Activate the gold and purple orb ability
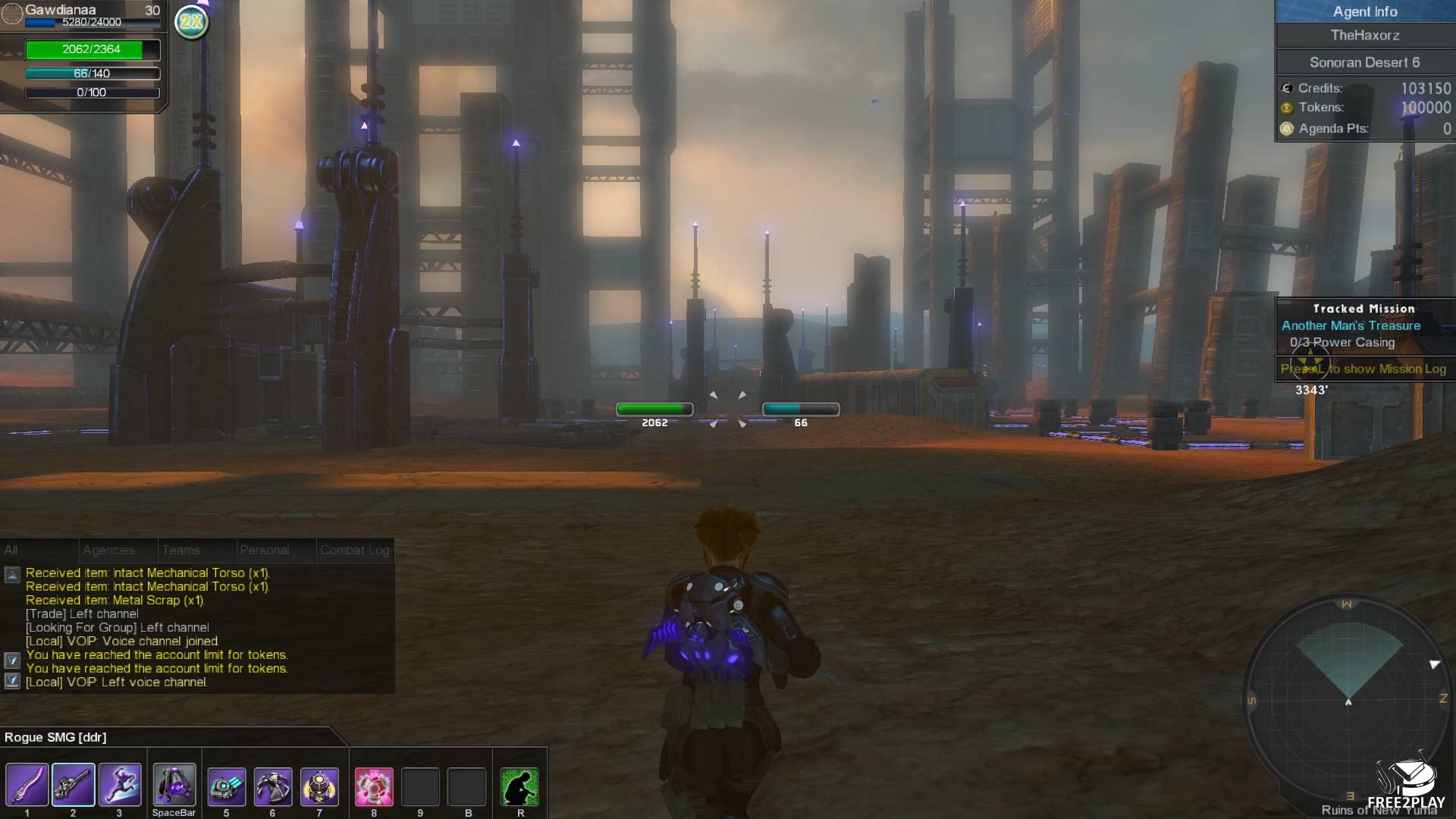The image size is (1456, 819). point(319,786)
